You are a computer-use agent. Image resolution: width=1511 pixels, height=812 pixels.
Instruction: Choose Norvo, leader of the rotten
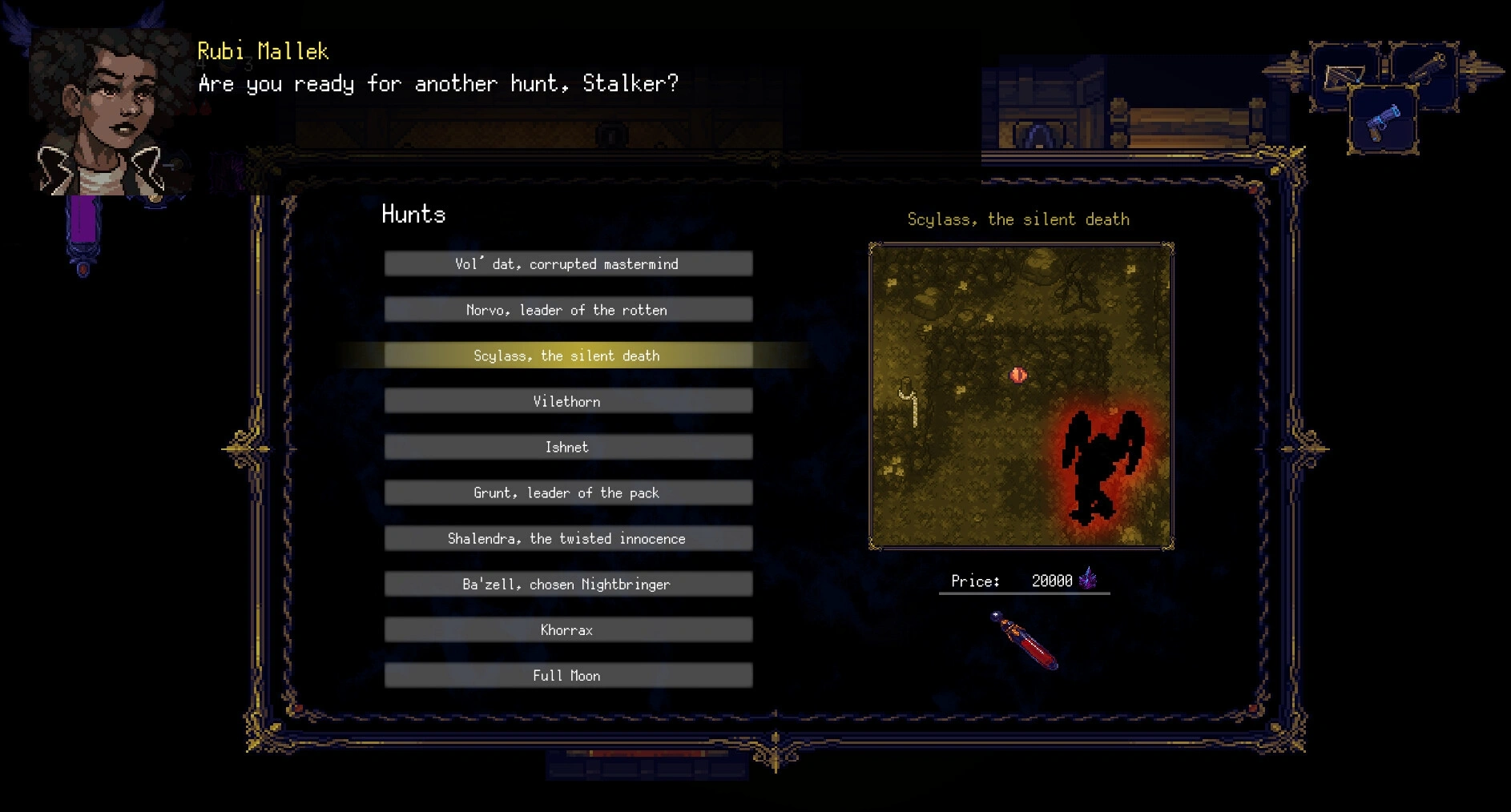click(x=567, y=310)
